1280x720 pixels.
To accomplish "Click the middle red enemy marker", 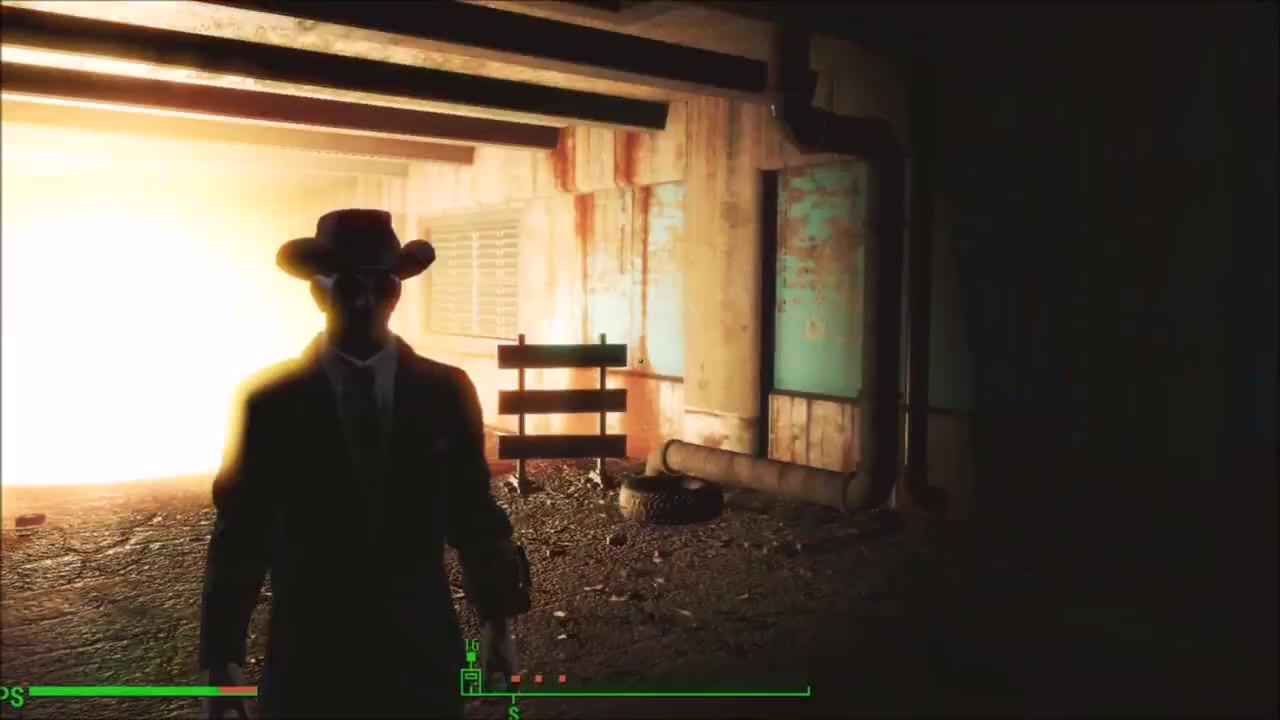I will pyautogui.click(x=539, y=678).
